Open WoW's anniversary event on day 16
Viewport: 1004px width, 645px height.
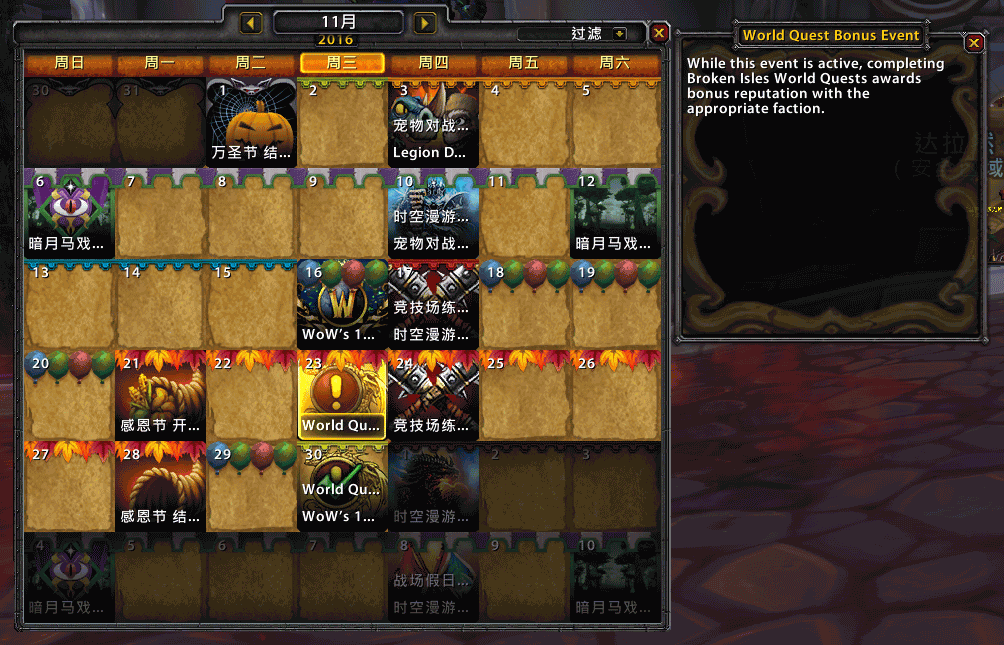point(340,304)
